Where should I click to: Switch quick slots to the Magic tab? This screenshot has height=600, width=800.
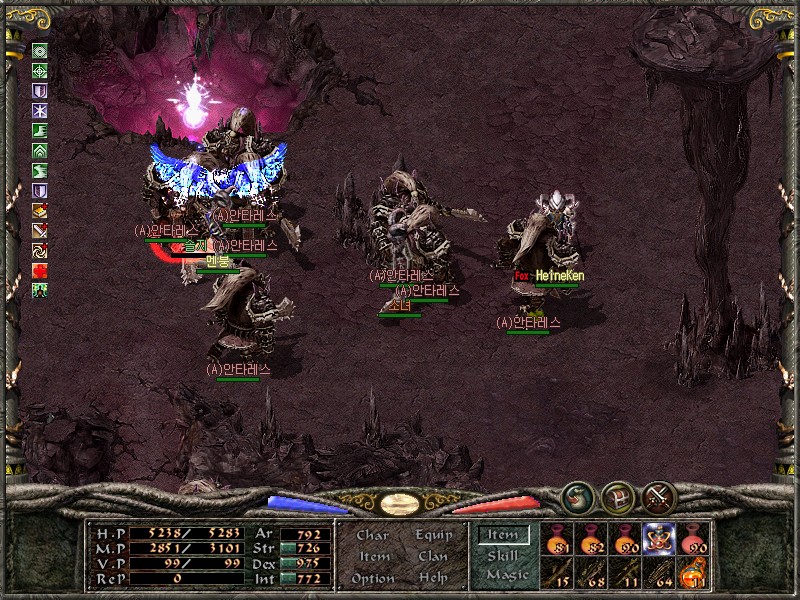(506, 575)
